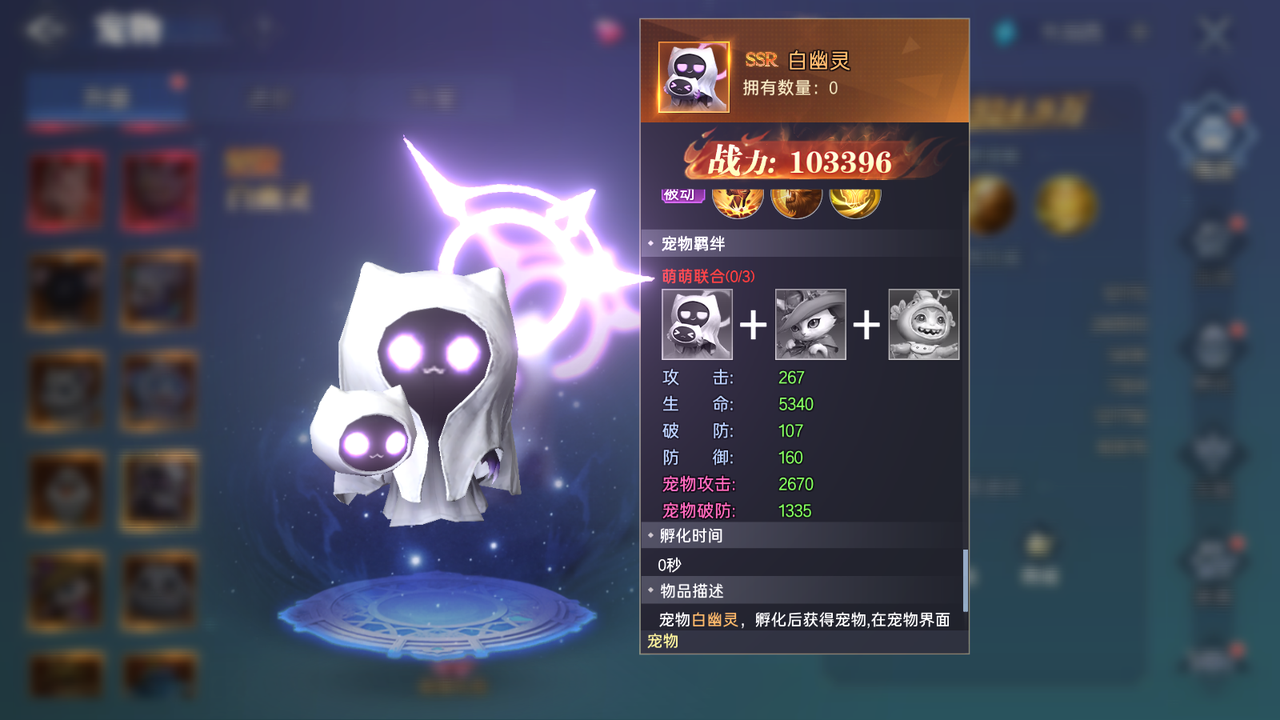
Task: Expand the 孵化时间 section
Action: 690,536
